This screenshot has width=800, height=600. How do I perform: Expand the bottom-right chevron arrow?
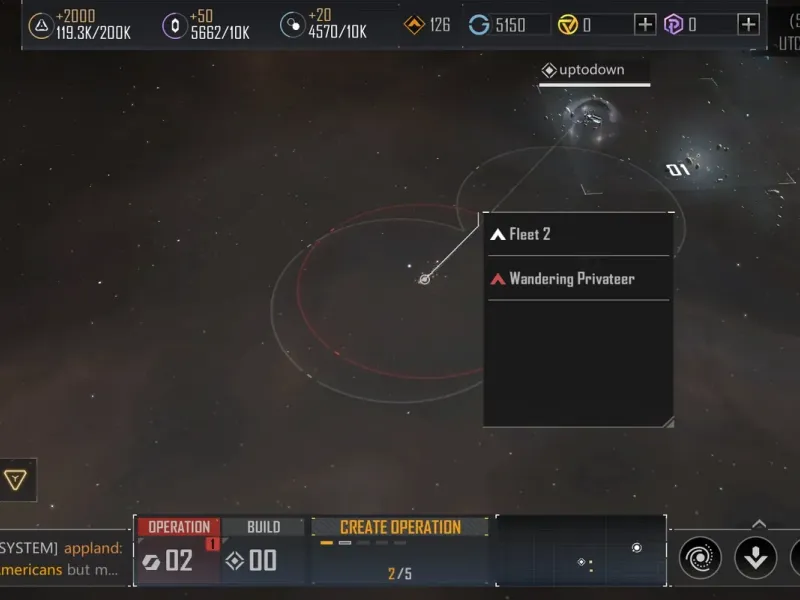point(759,523)
